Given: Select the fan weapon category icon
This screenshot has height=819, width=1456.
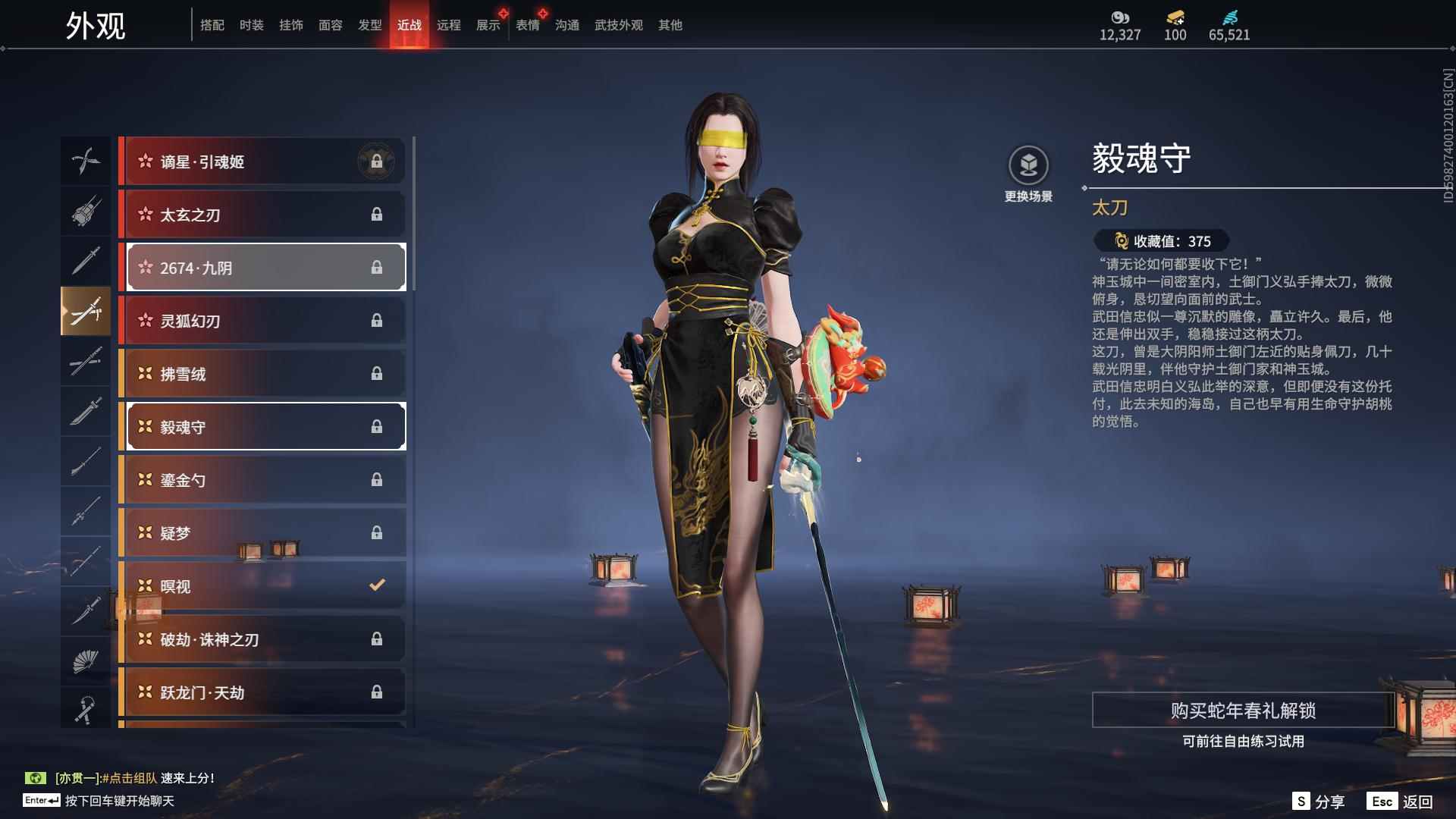Looking at the screenshot, I should (86, 659).
